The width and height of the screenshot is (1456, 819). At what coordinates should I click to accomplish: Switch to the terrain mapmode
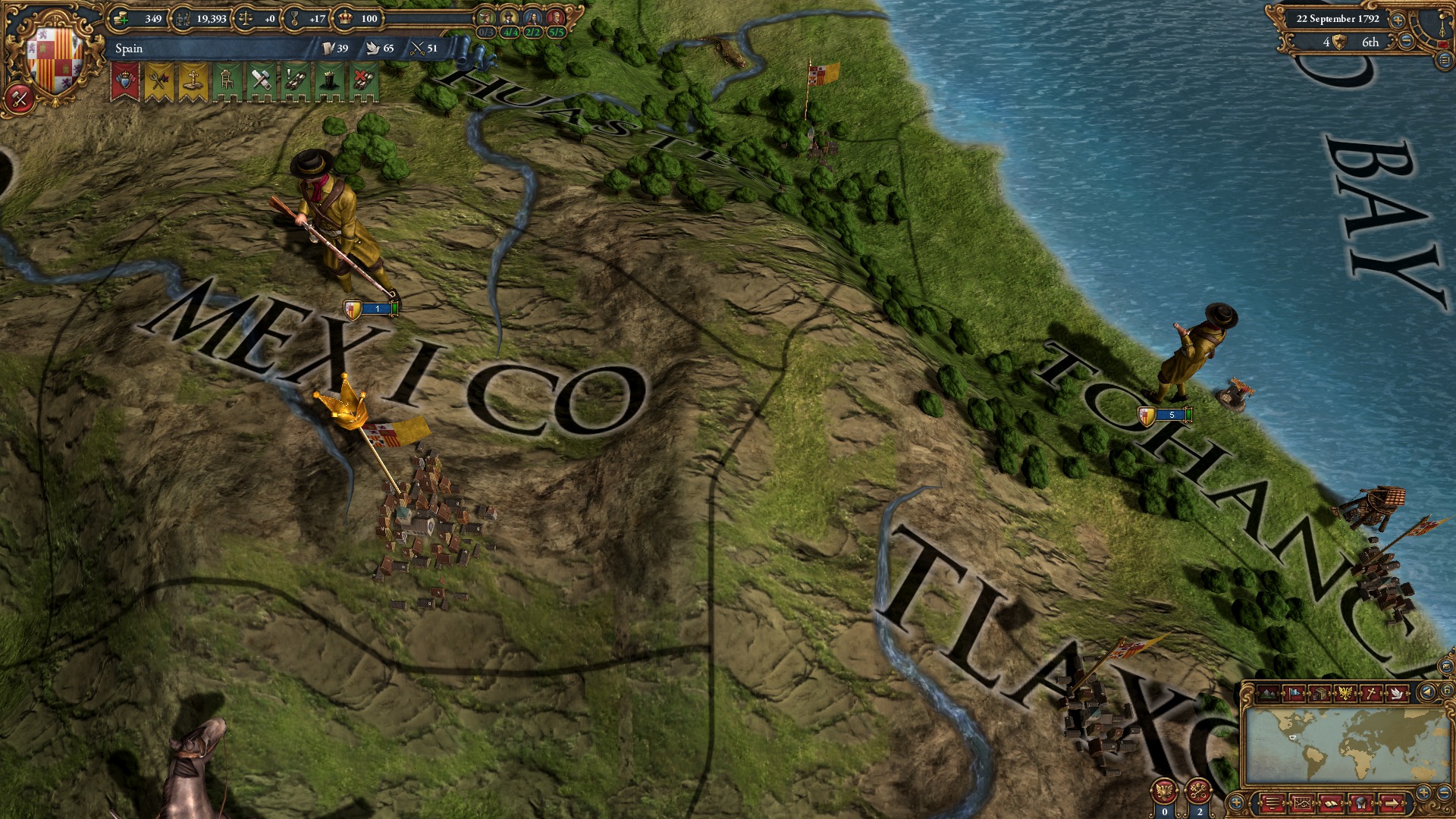click(x=1266, y=694)
